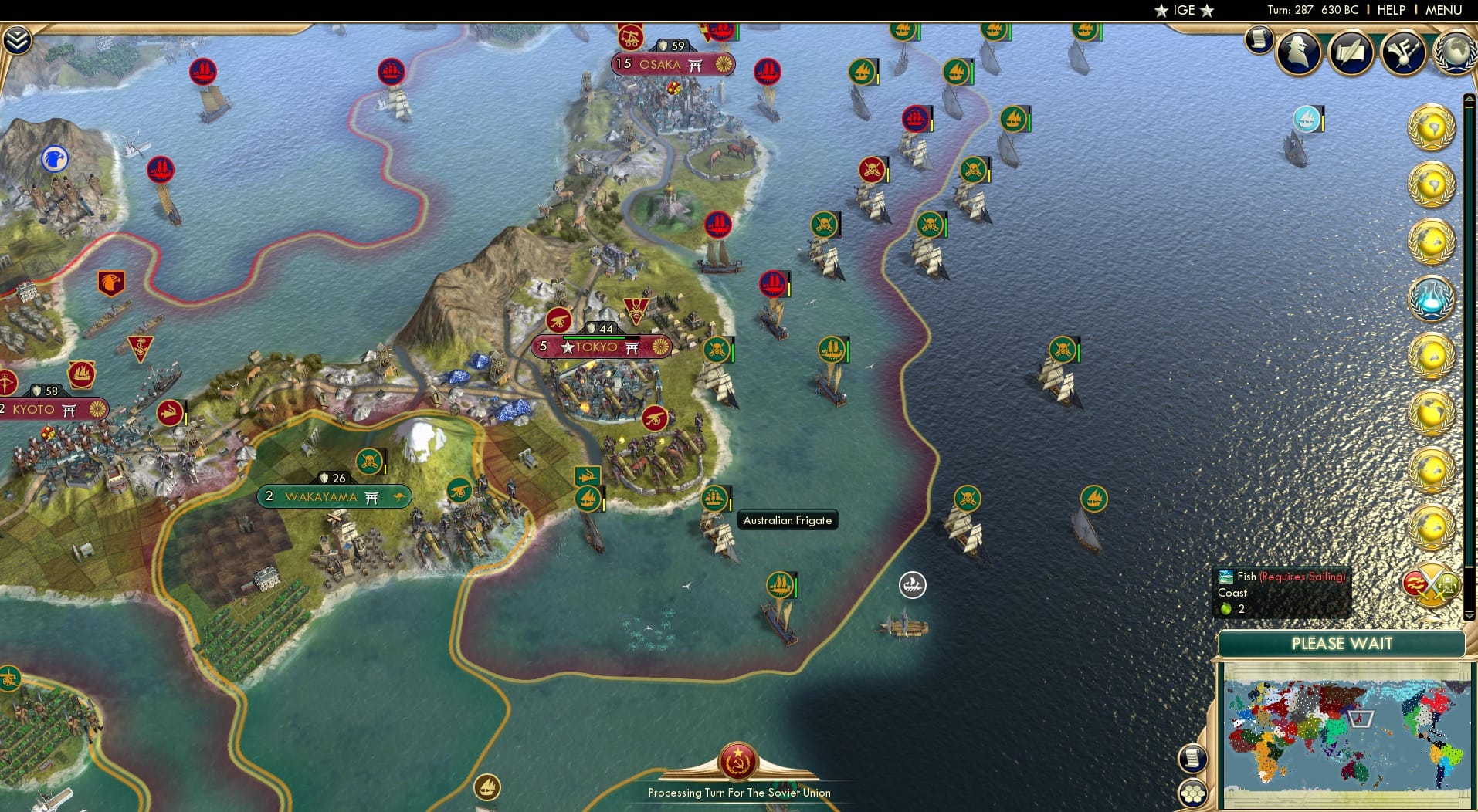Open the HELP menu item

pos(1390,10)
